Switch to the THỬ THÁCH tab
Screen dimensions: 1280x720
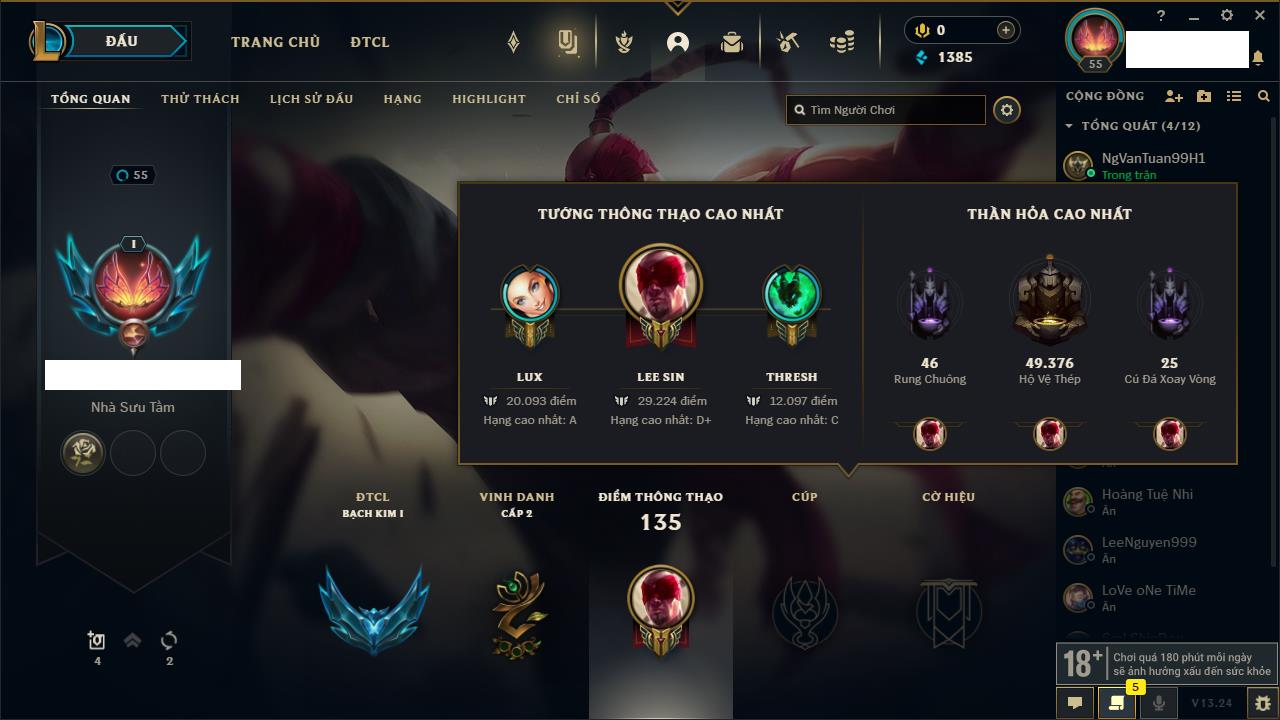(200, 99)
